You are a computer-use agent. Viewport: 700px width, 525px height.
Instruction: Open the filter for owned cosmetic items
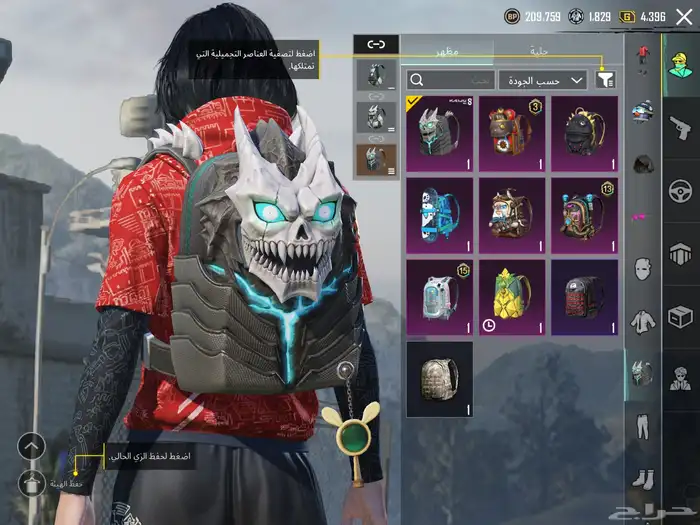point(606,79)
